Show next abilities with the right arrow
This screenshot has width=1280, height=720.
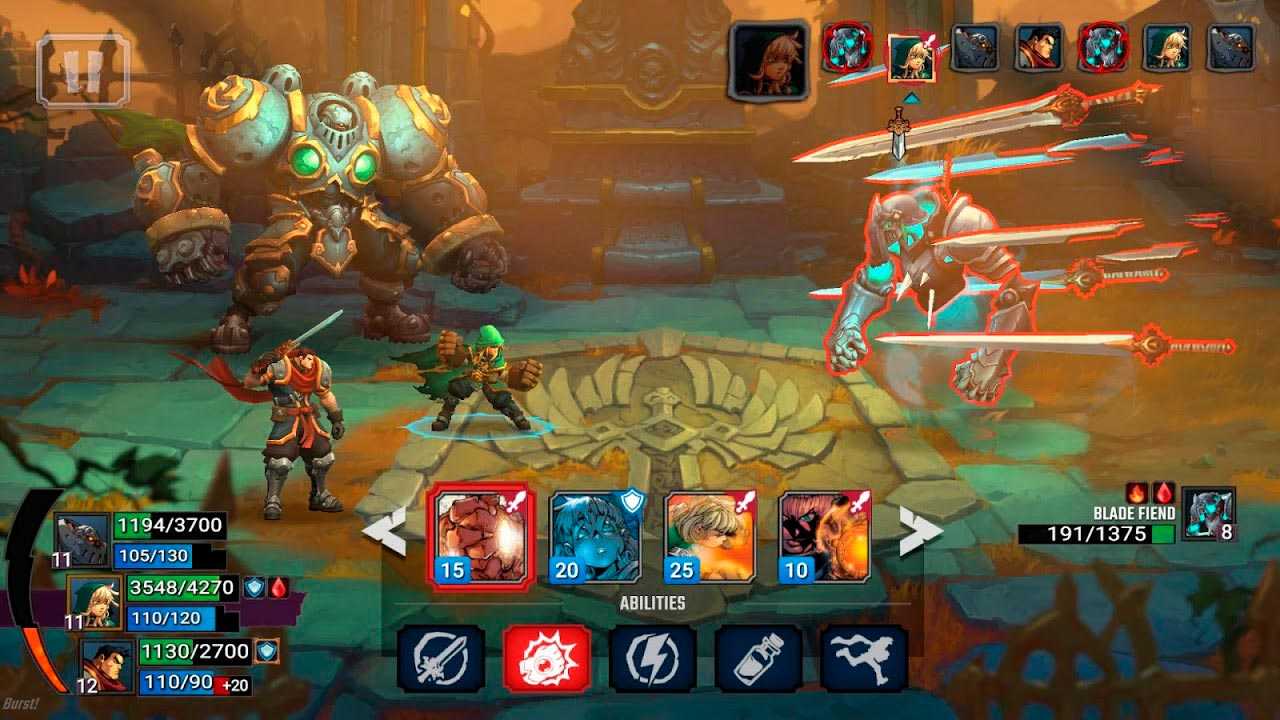tap(920, 531)
